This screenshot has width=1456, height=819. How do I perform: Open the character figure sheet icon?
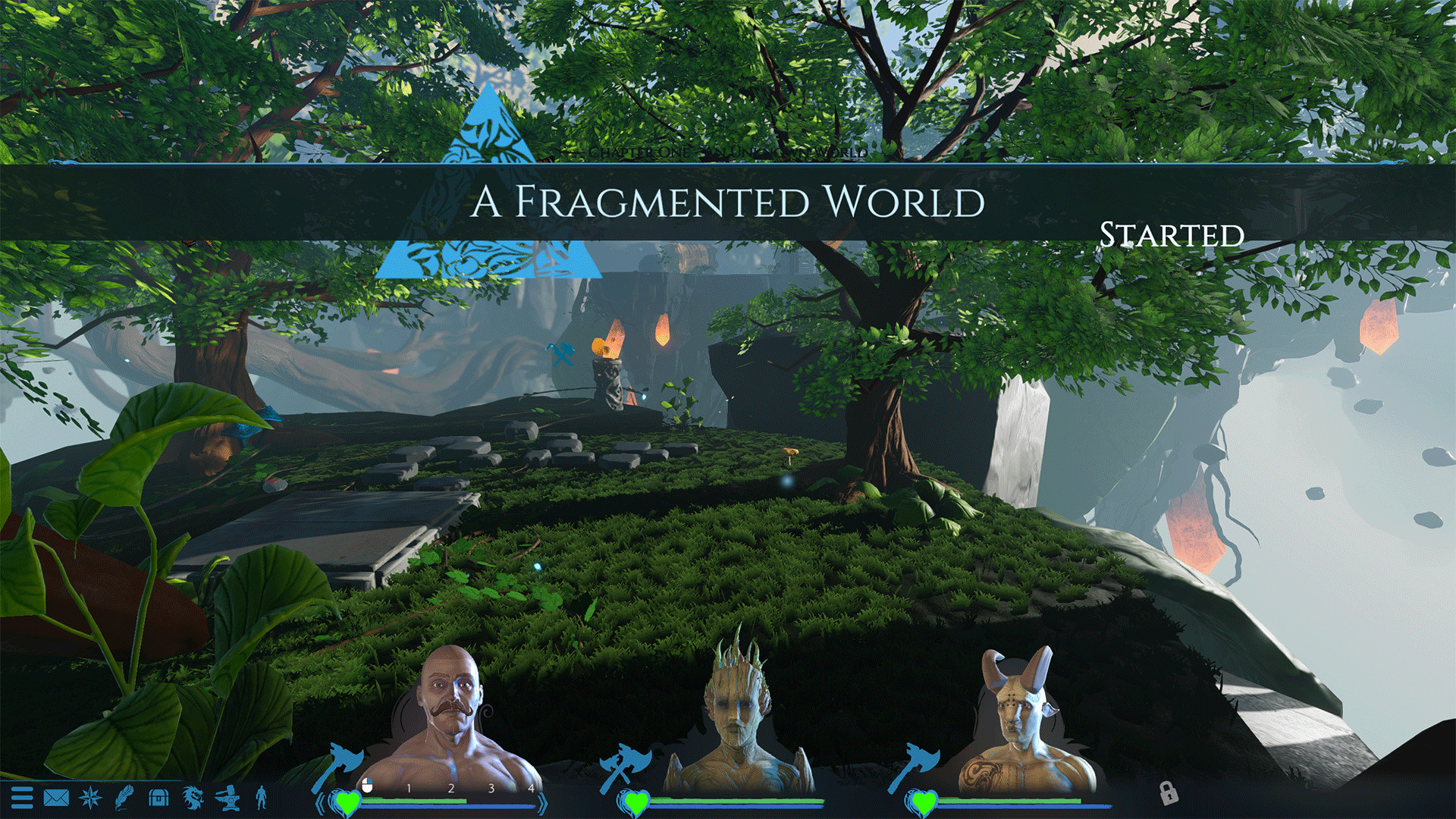(262, 798)
